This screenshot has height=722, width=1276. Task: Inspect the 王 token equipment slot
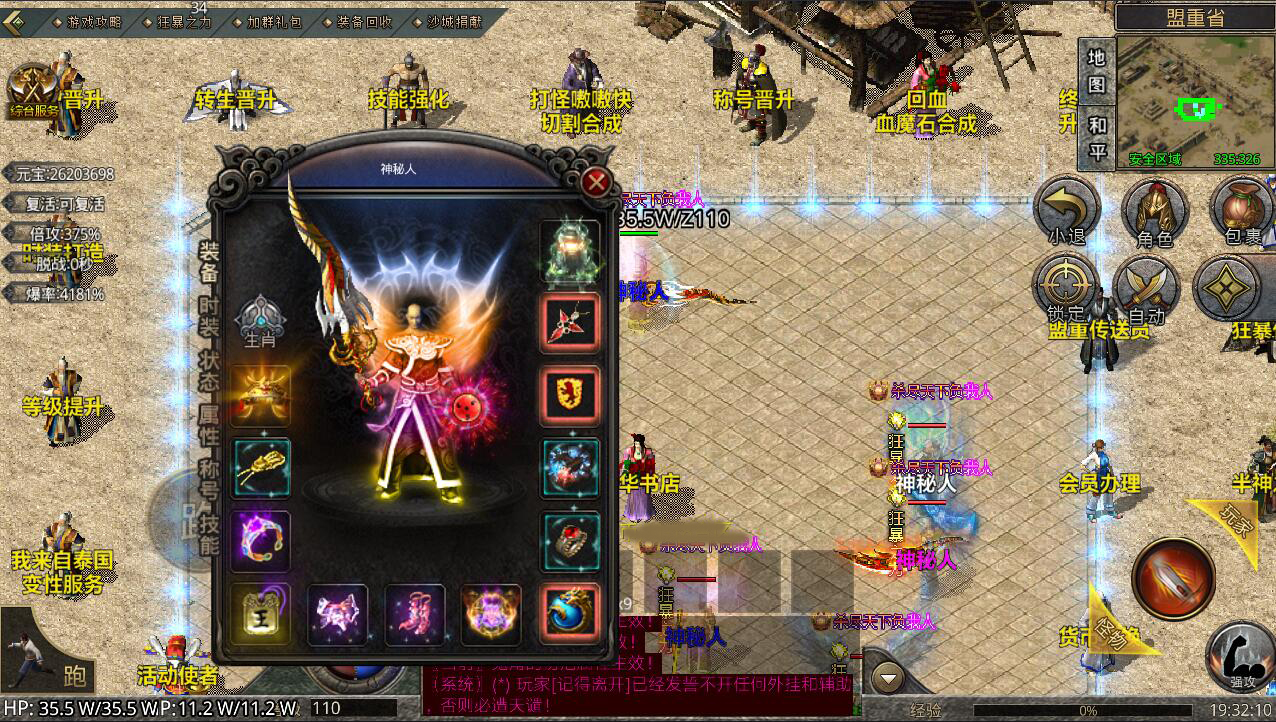click(x=261, y=612)
